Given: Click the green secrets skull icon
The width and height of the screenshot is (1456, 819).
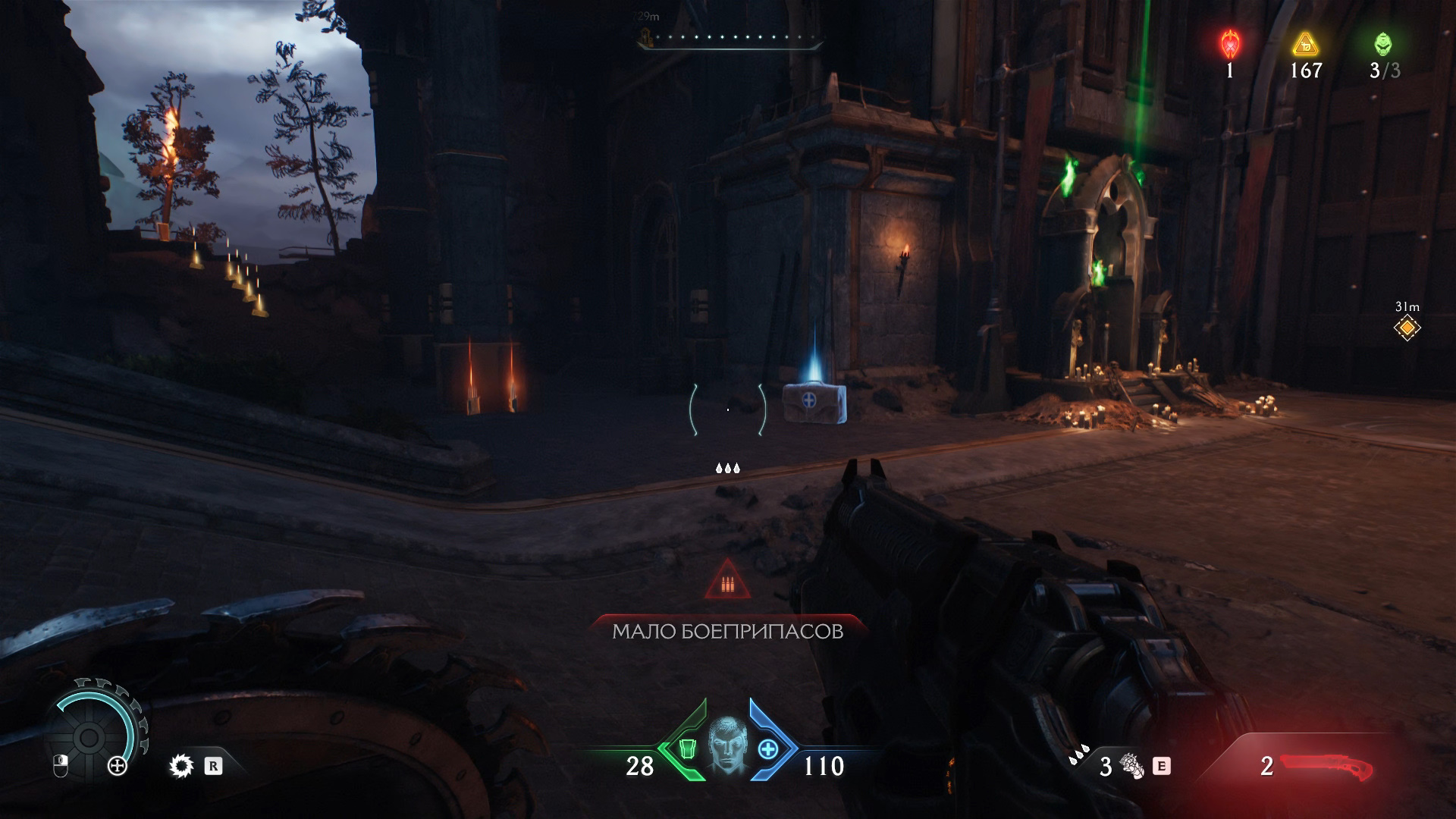Looking at the screenshot, I should (x=1383, y=45).
